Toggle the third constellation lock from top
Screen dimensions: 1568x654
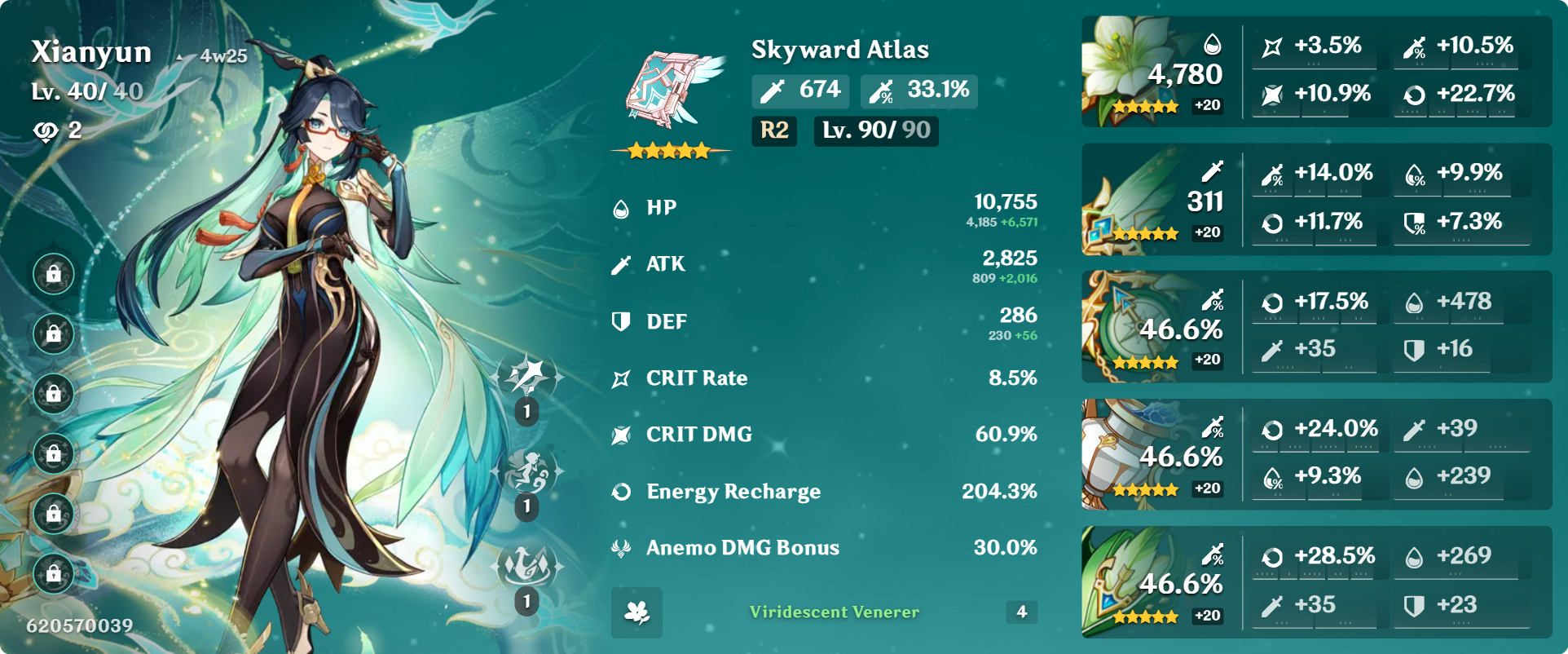53,394
